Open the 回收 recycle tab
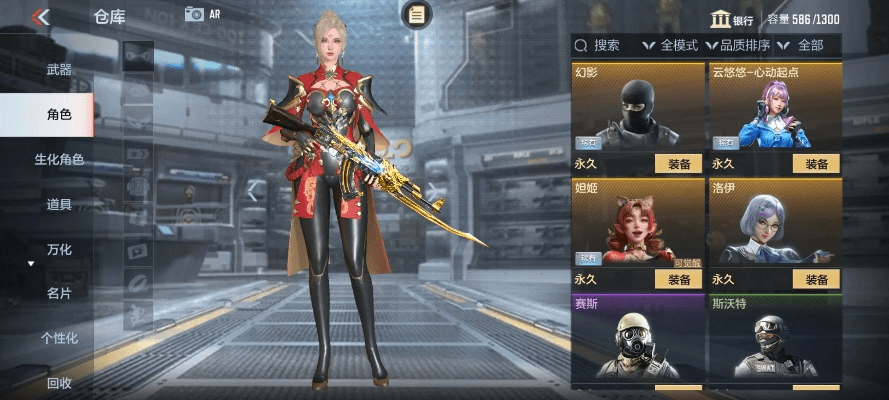The height and width of the screenshot is (400, 889). [x=59, y=383]
